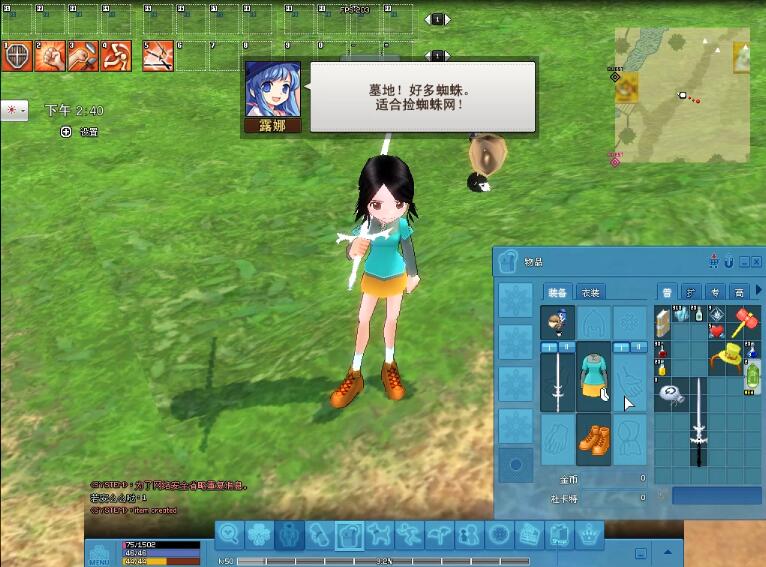The image size is (766, 567).
Task: Open the MENU button
Action: [99, 553]
